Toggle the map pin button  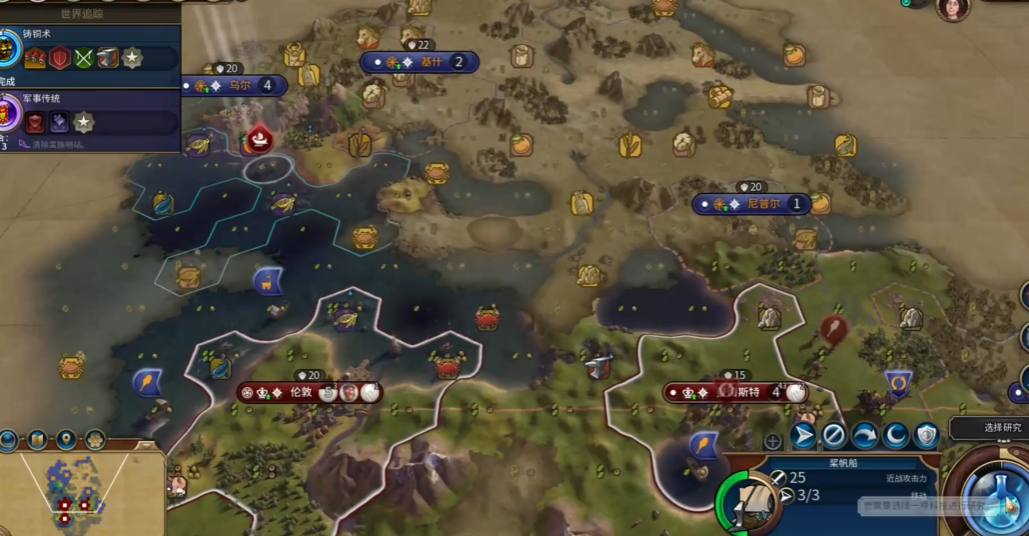(x=66, y=440)
